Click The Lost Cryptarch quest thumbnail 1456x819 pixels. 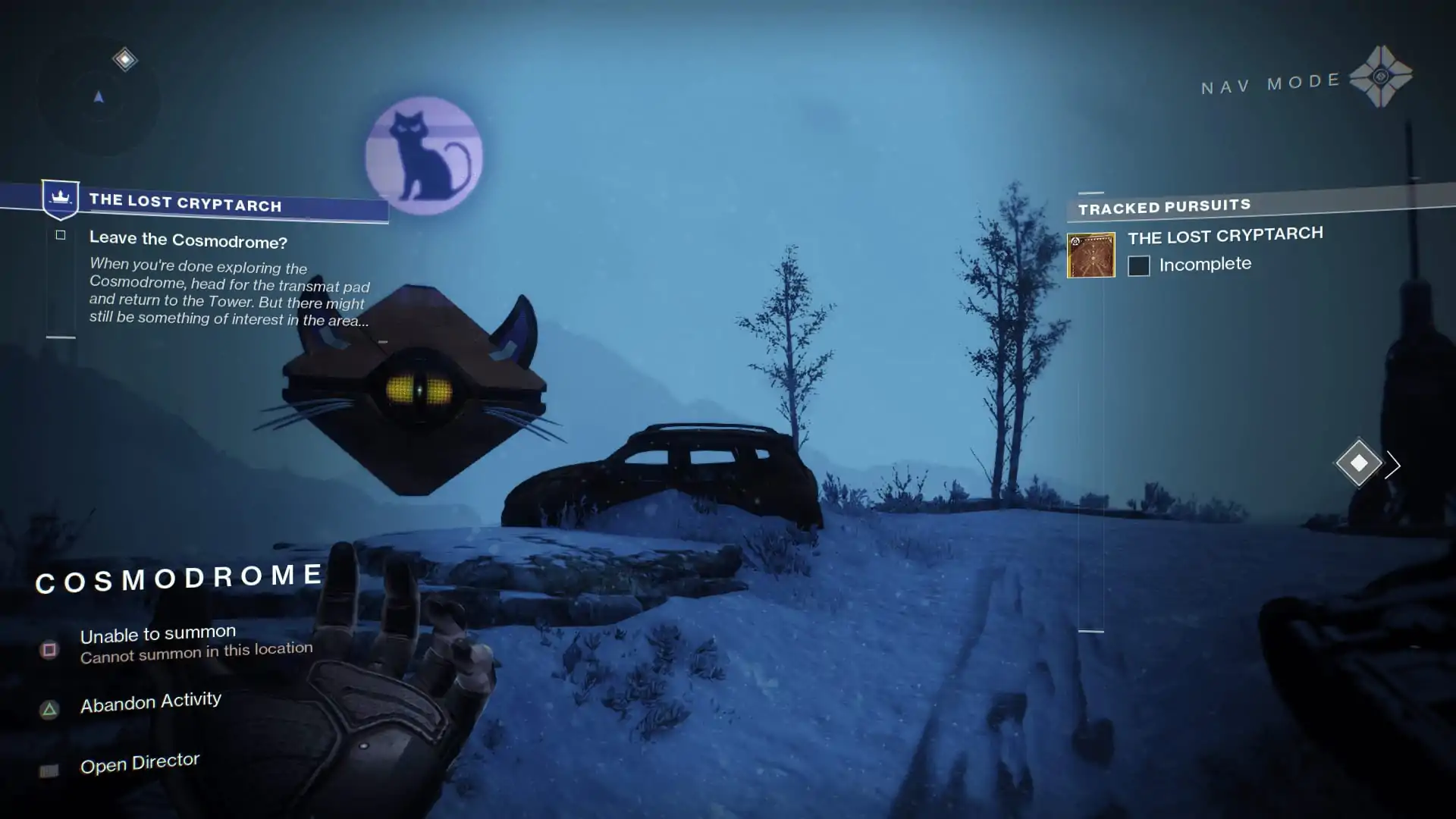tap(1090, 255)
